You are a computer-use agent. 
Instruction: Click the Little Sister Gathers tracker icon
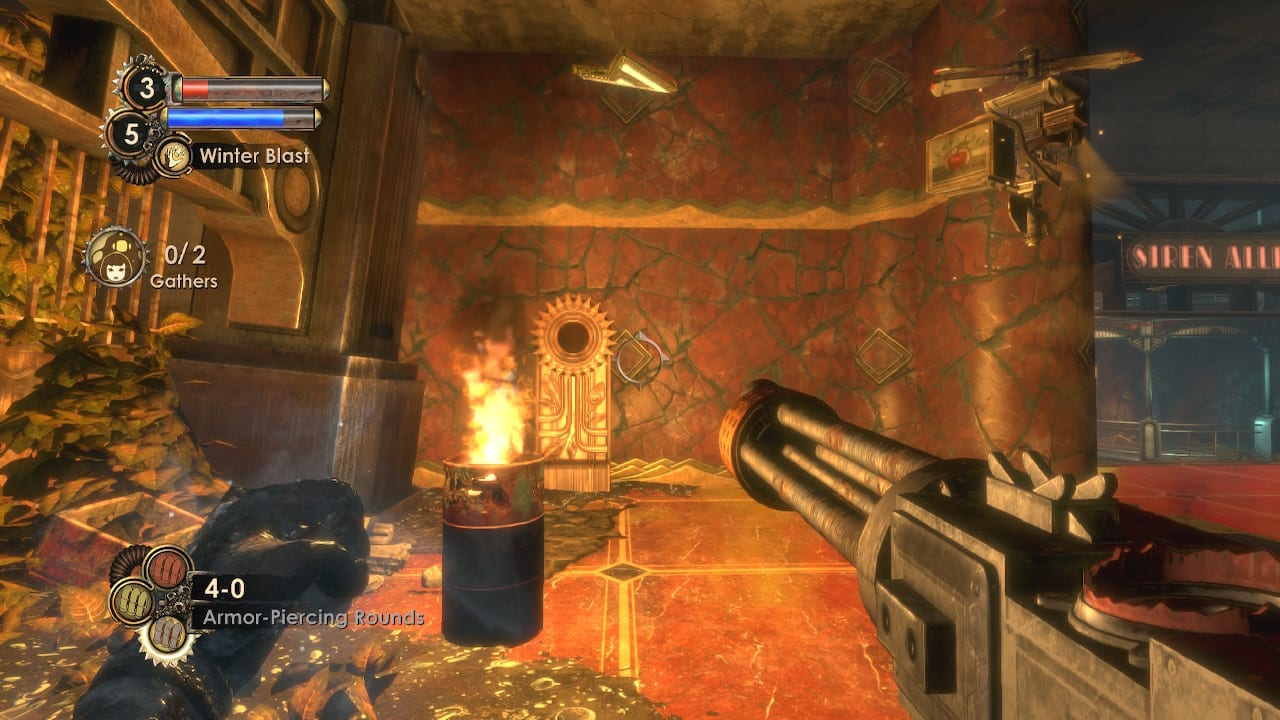111,257
